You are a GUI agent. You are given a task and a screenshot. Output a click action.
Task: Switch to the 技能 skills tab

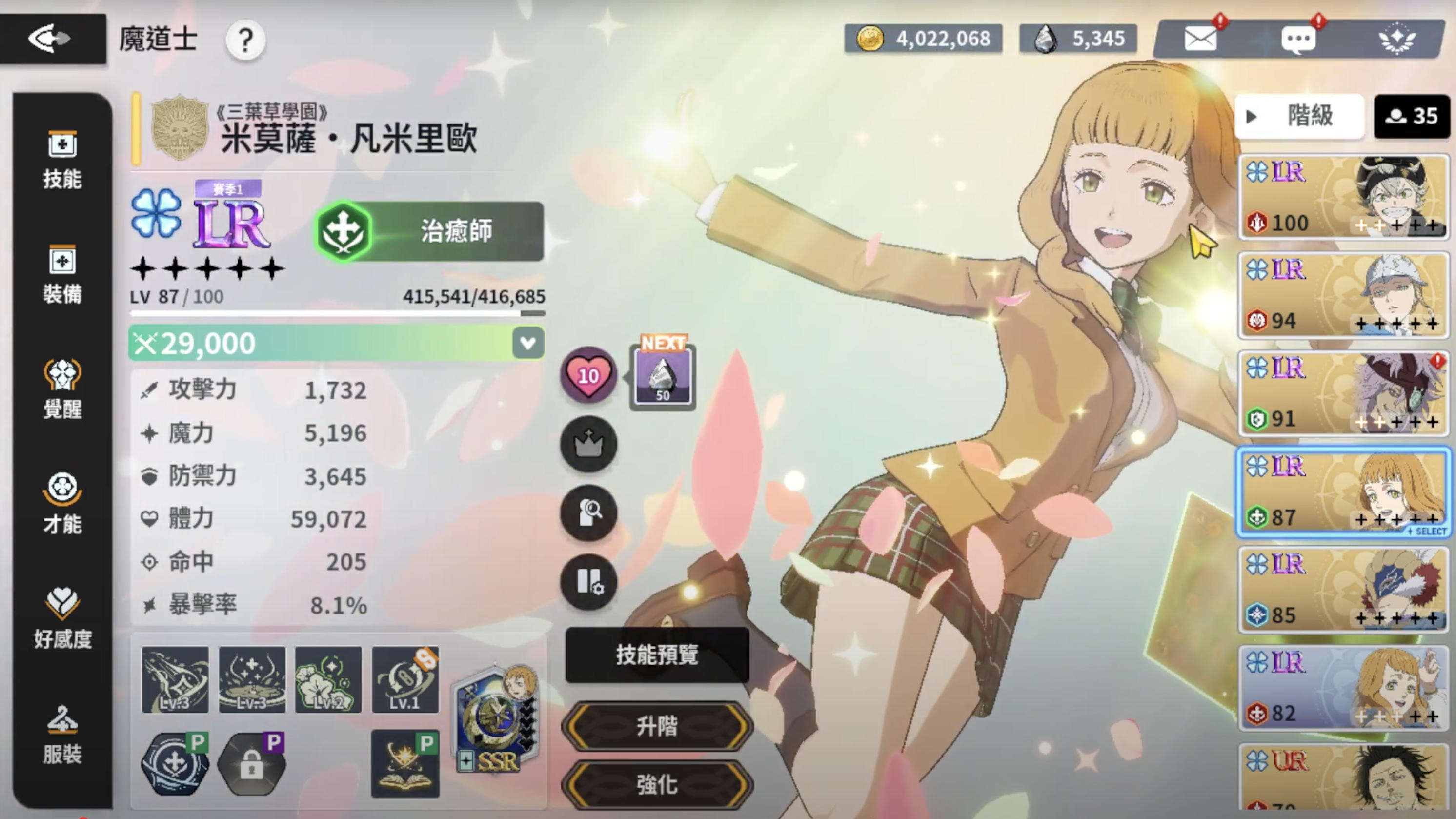(62, 160)
